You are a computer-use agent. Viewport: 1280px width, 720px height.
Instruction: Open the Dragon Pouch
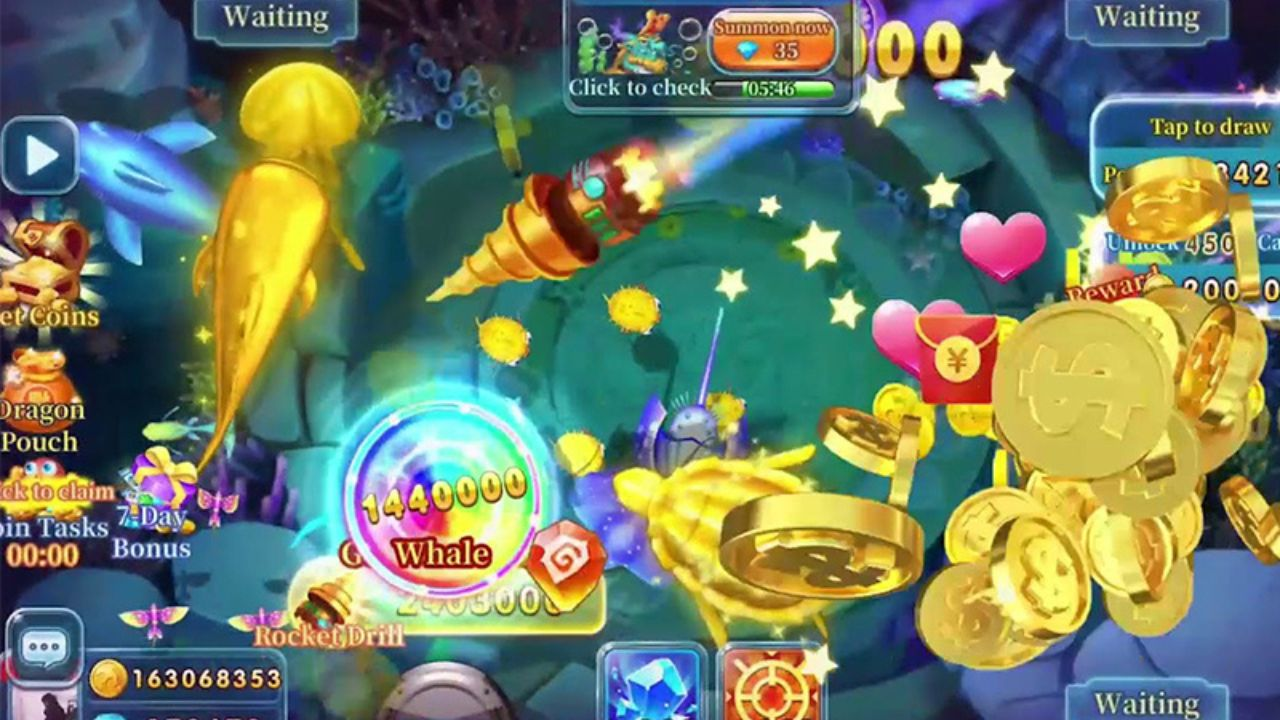(42, 385)
